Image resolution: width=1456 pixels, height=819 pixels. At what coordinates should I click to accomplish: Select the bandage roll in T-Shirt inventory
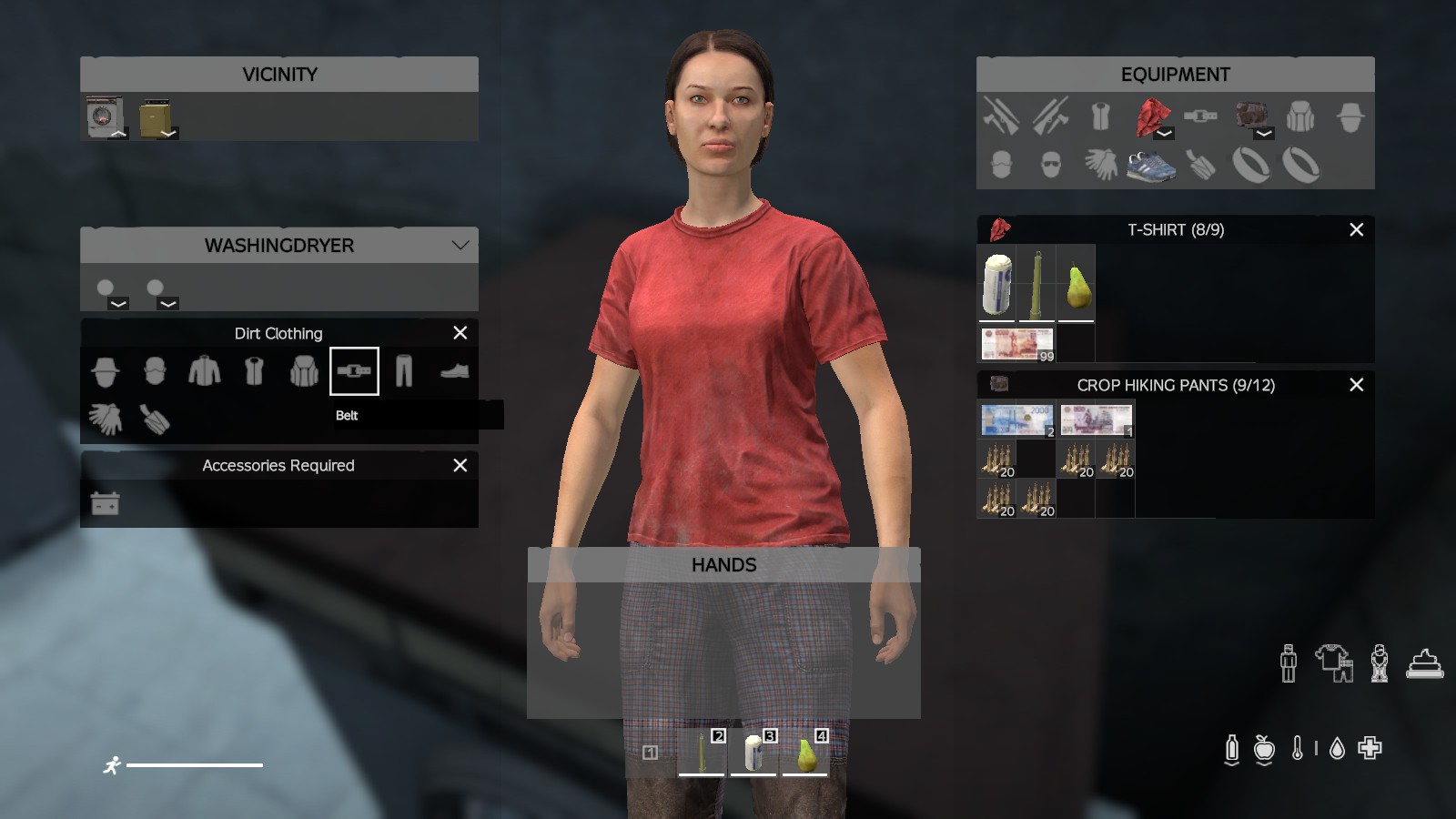point(997,284)
